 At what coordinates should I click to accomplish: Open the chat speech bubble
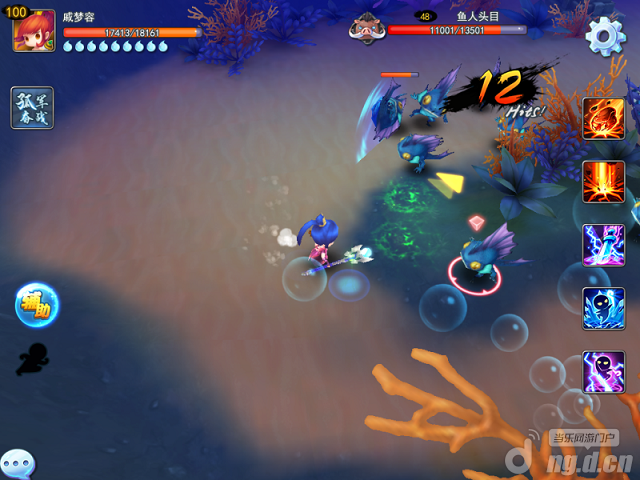click(17, 464)
